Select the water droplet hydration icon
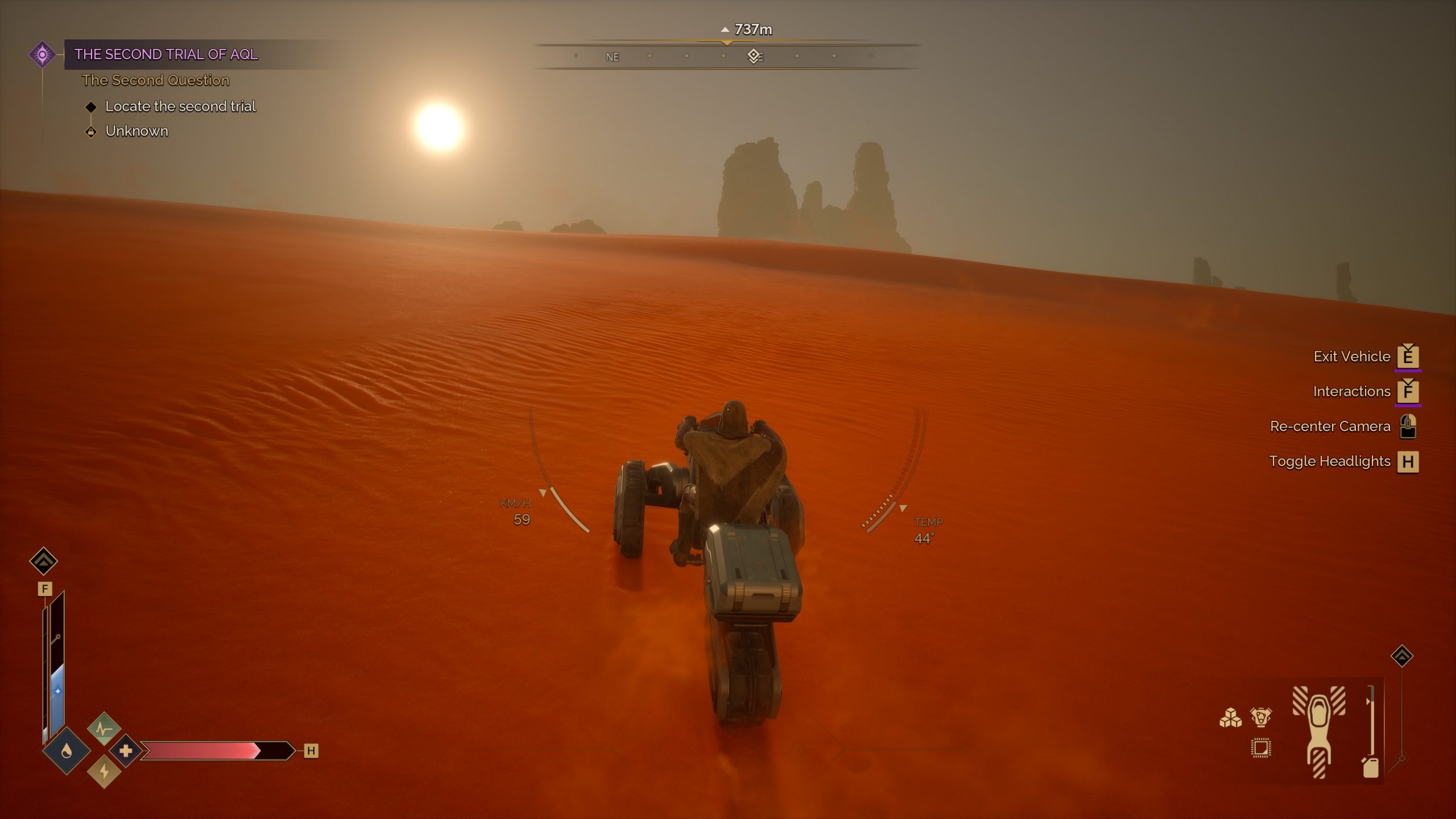This screenshot has height=819, width=1456. click(67, 752)
